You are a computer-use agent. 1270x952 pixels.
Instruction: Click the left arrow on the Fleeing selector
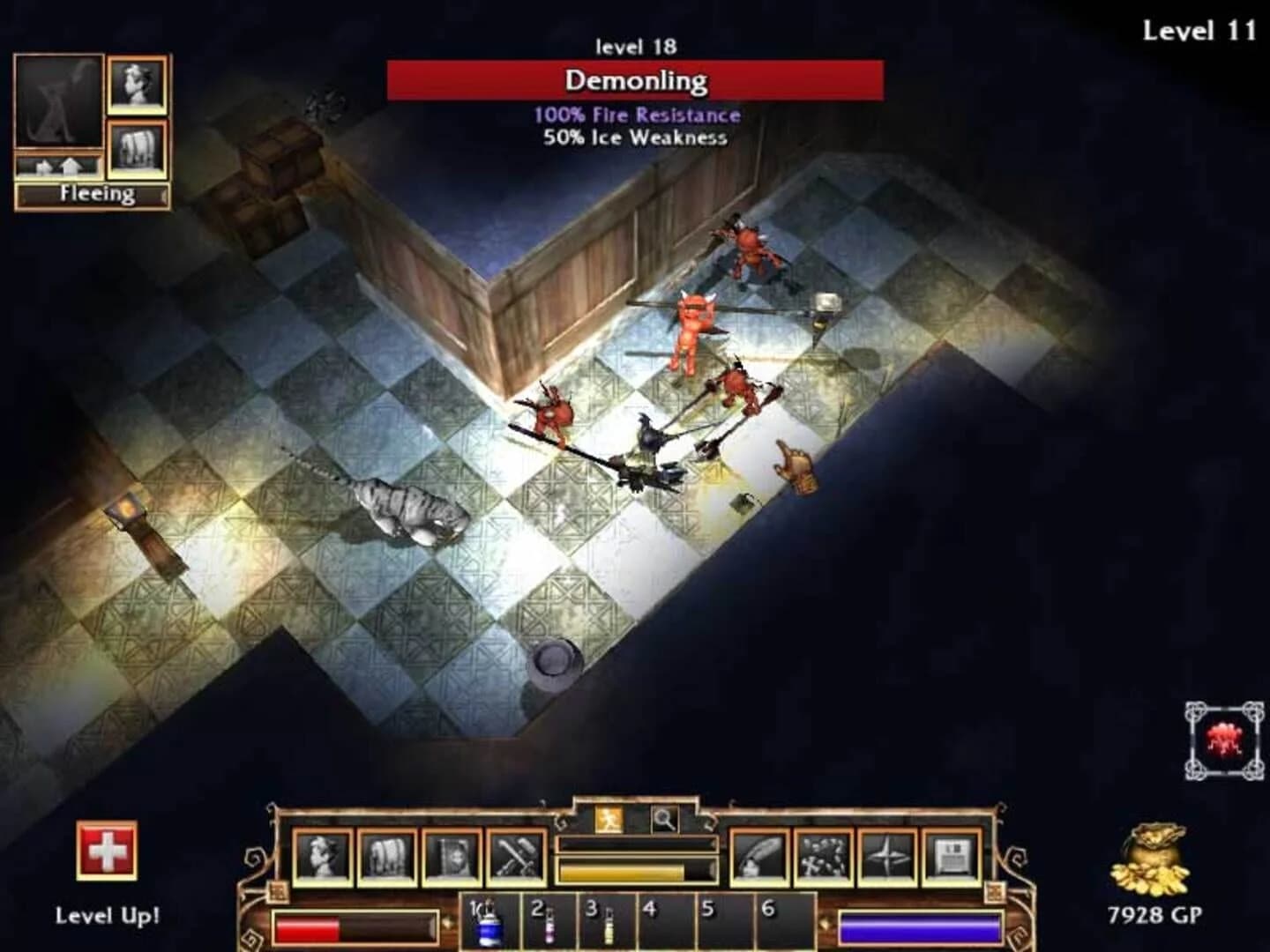[x=23, y=194]
